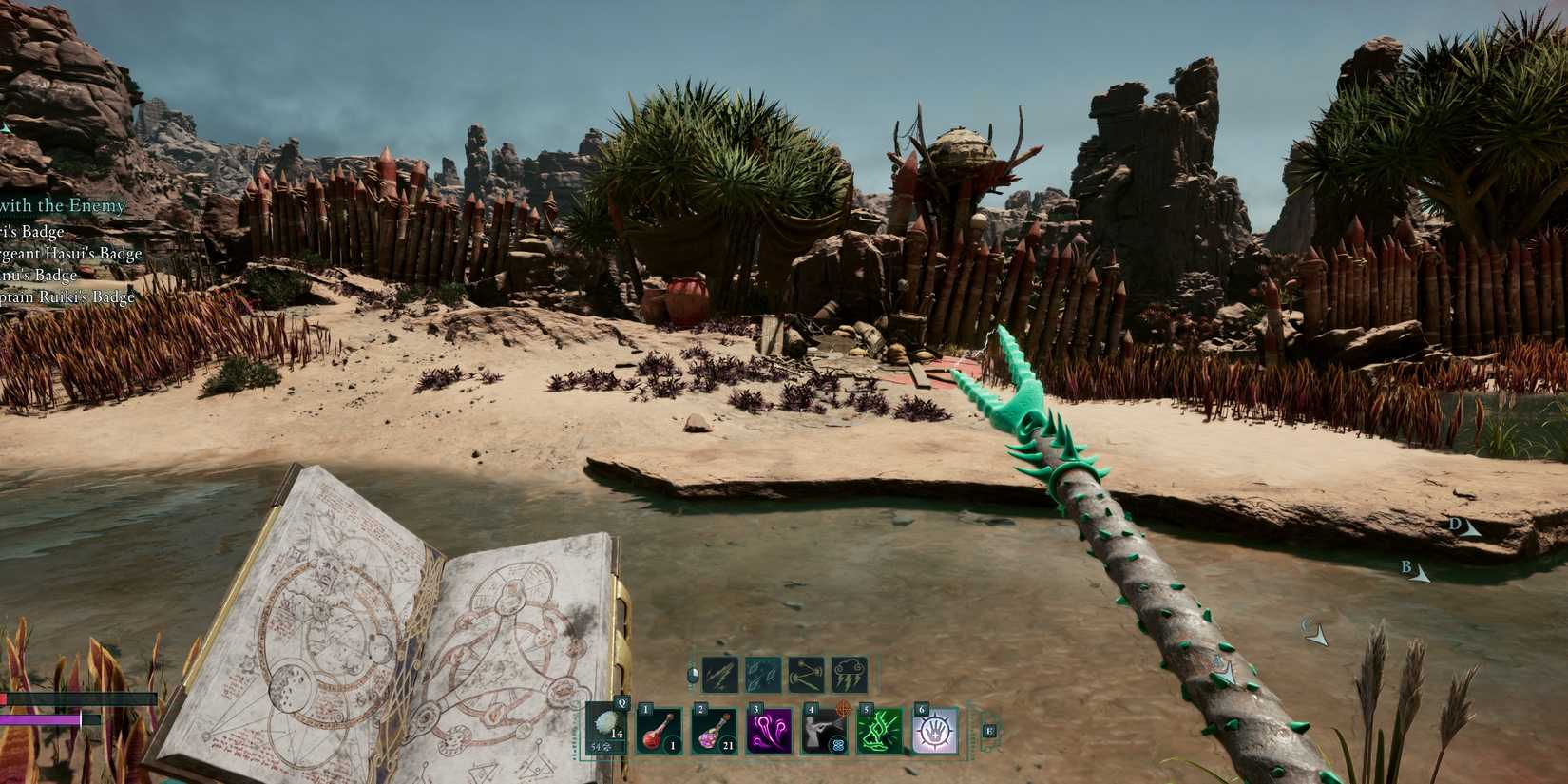The image size is (1568, 784).
Task: Select the blowpipe figure ability in slot 4
Action: [x=824, y=732]
